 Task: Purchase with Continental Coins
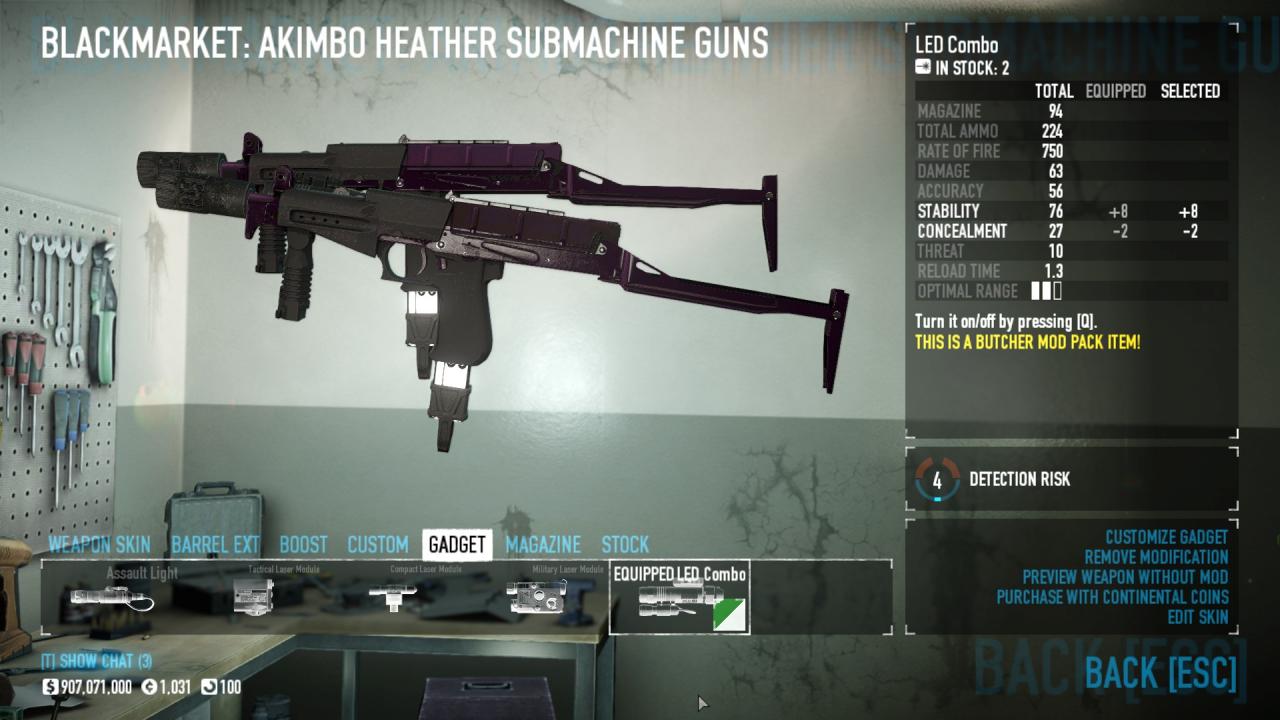click(x=1112, y=597)
